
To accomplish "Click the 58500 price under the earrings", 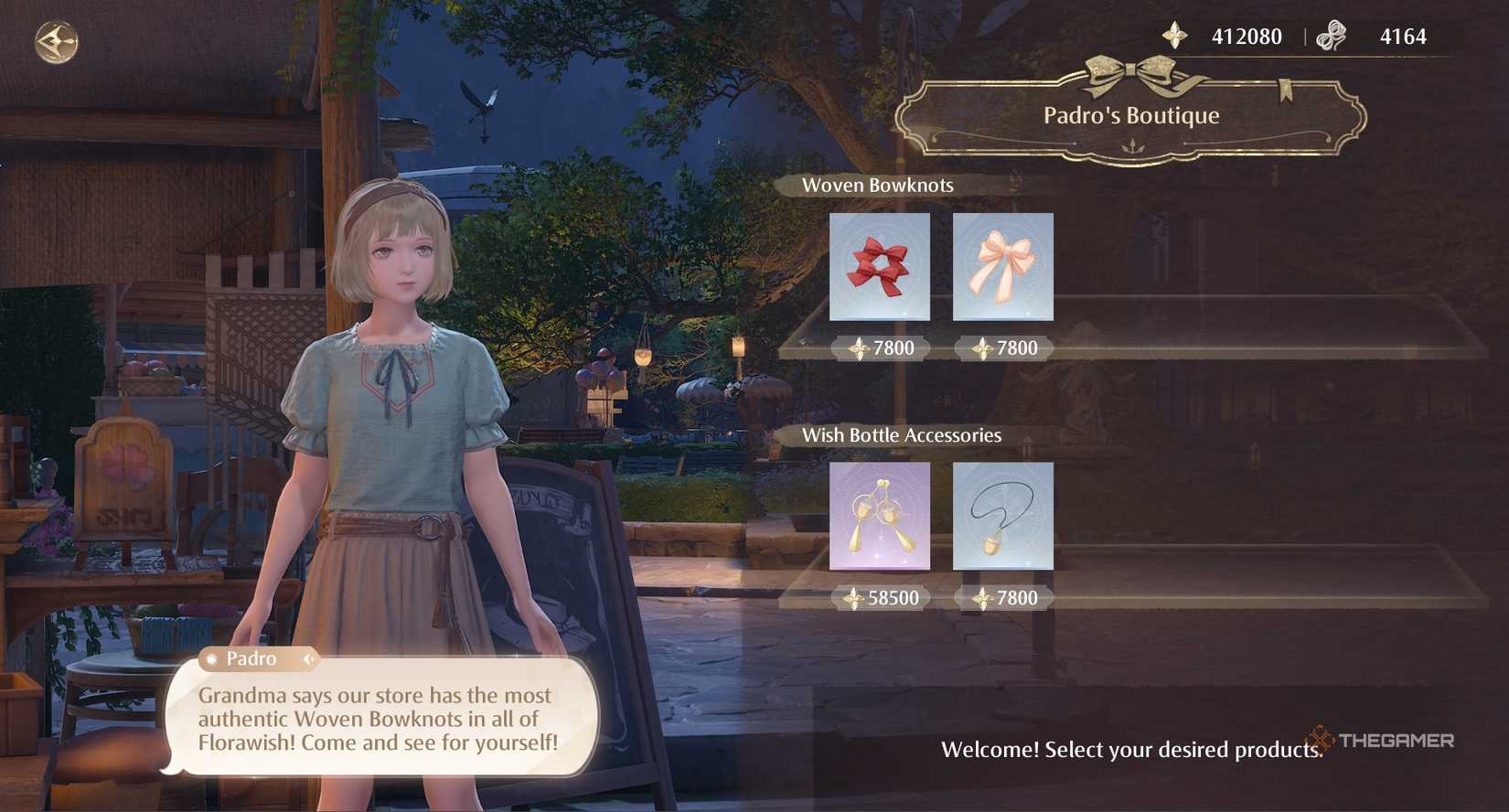I will click(x=882, y=597).
